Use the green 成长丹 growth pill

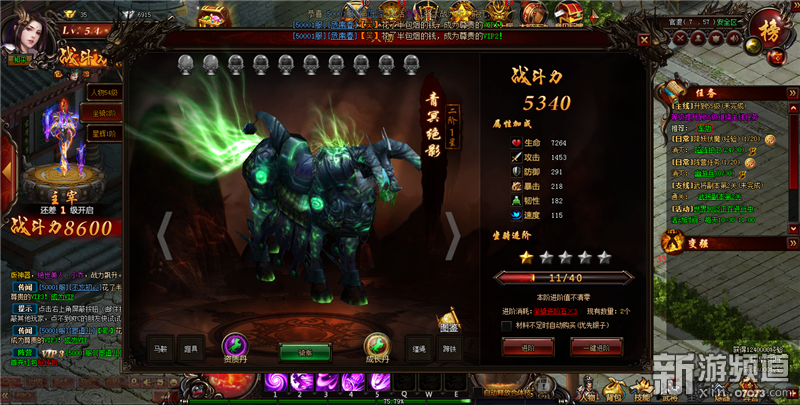(x=377, y=346)
